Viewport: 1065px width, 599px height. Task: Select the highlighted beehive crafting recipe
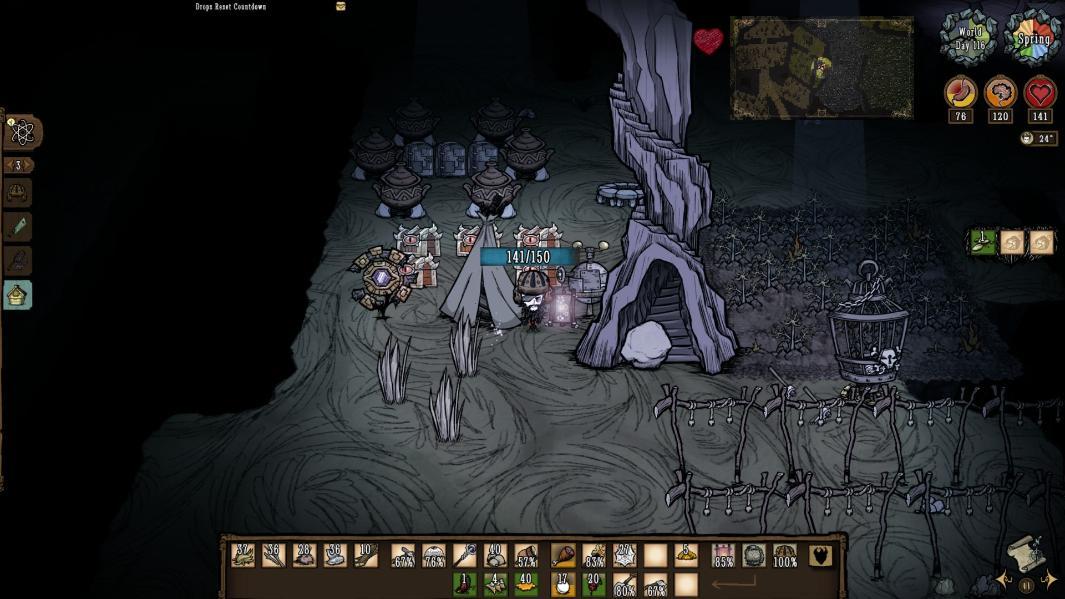click(x=18, y=295)
